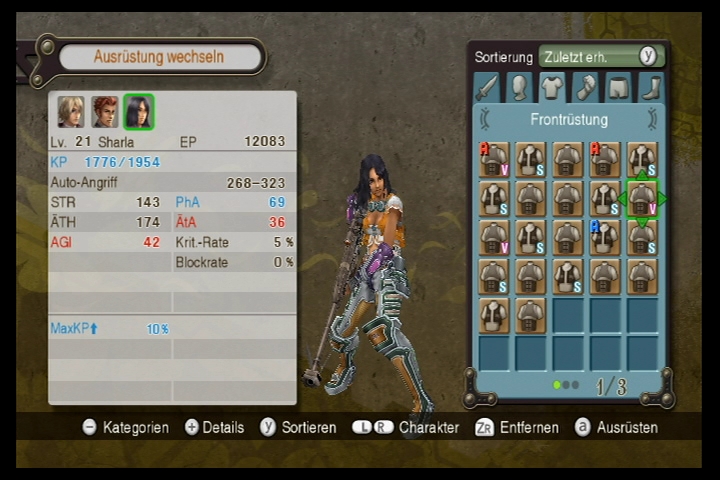Switch to the sword weapon tab

(487, 87)
